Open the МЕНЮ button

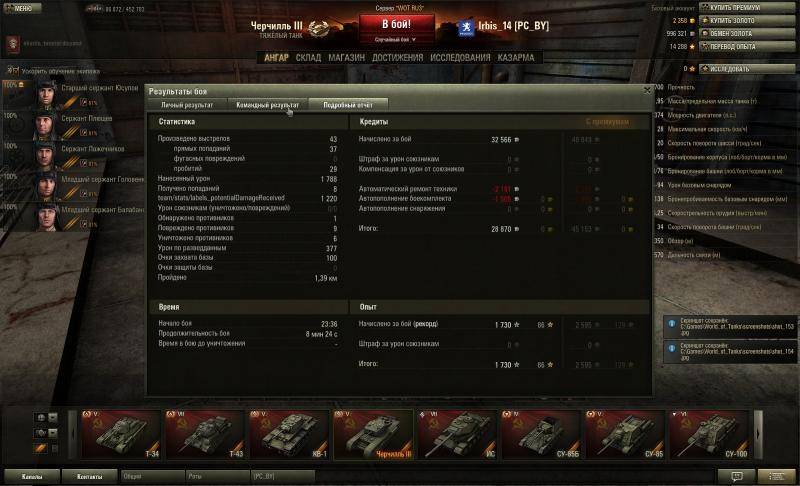[x=19, y=7]
